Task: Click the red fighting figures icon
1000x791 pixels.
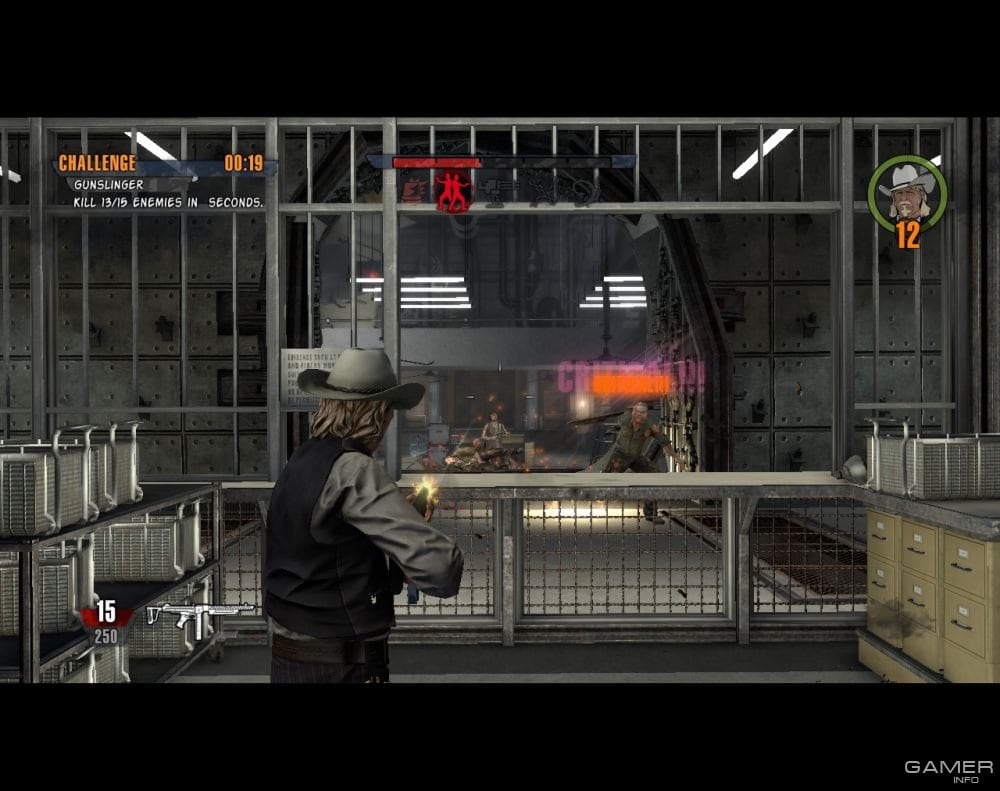Action: pos(452,189)
